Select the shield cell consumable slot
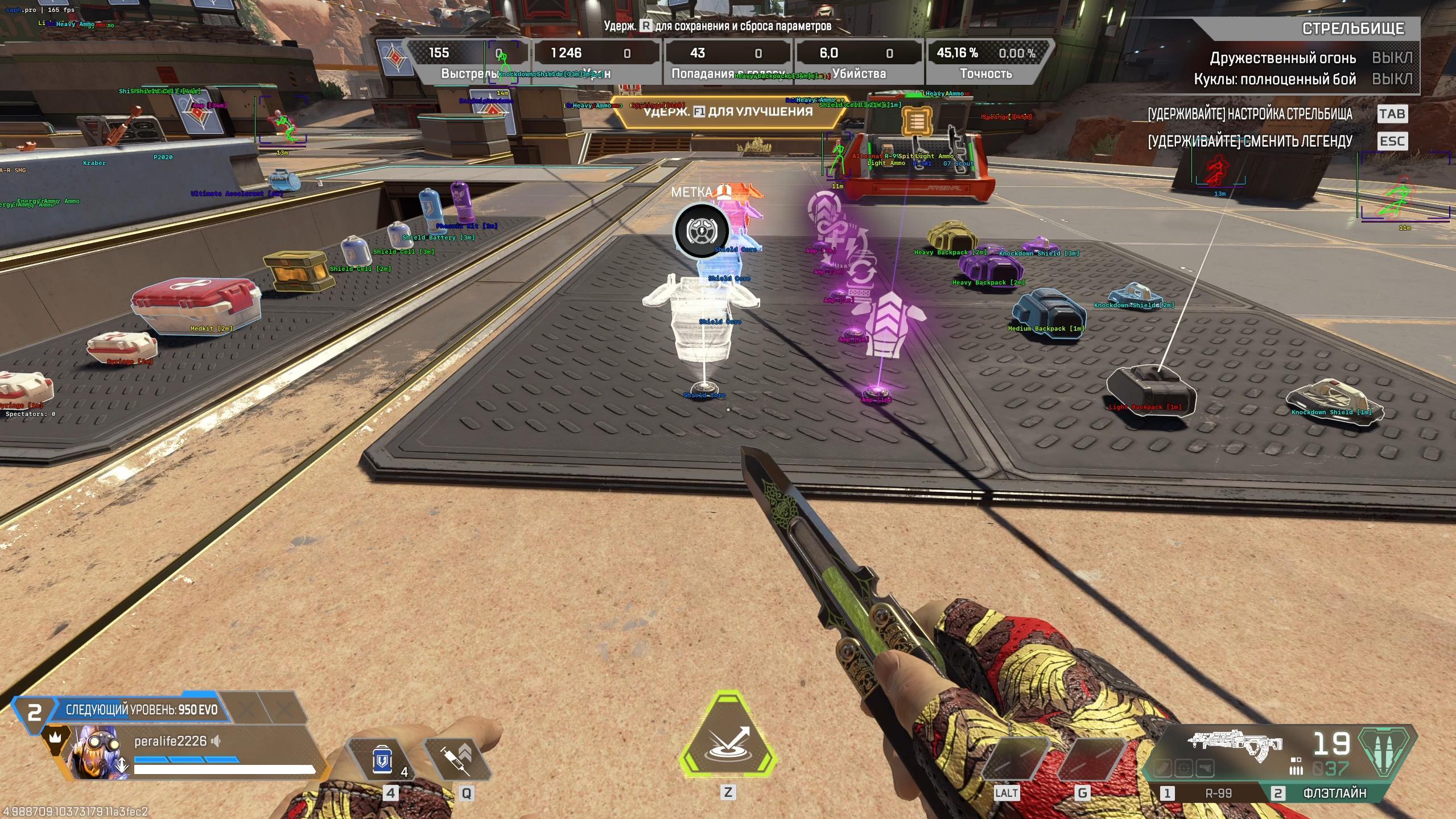This screenshot has height=819, width=1456. pos(382,759)
